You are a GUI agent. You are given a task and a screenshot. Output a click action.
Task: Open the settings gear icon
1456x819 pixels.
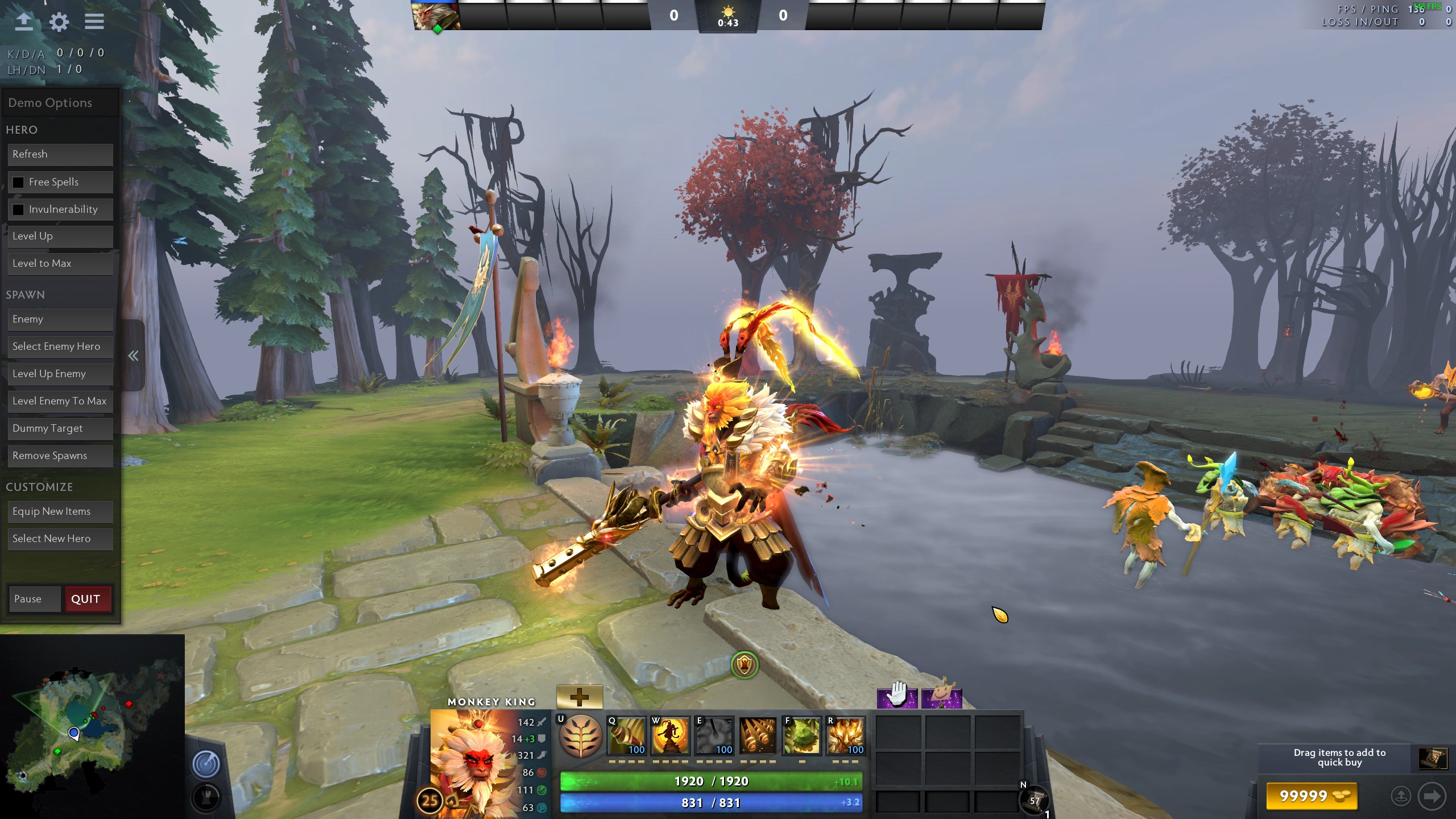pyautogui.click(x=59, y=22)
